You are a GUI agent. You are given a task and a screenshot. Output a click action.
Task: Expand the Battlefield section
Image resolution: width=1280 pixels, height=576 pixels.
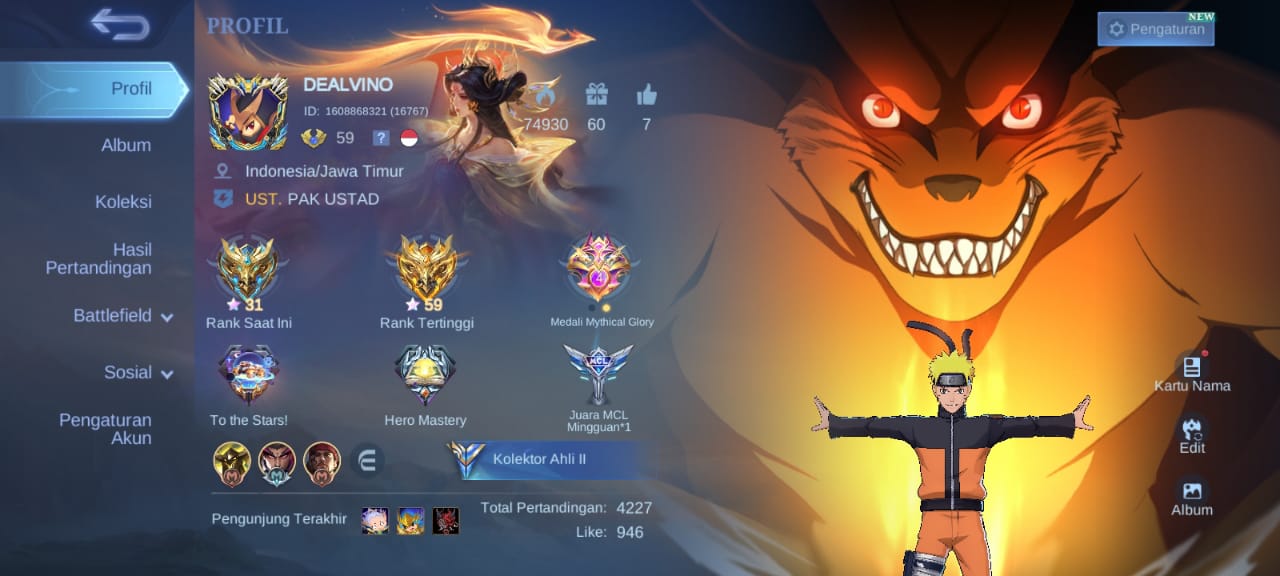tap(123, 316)
